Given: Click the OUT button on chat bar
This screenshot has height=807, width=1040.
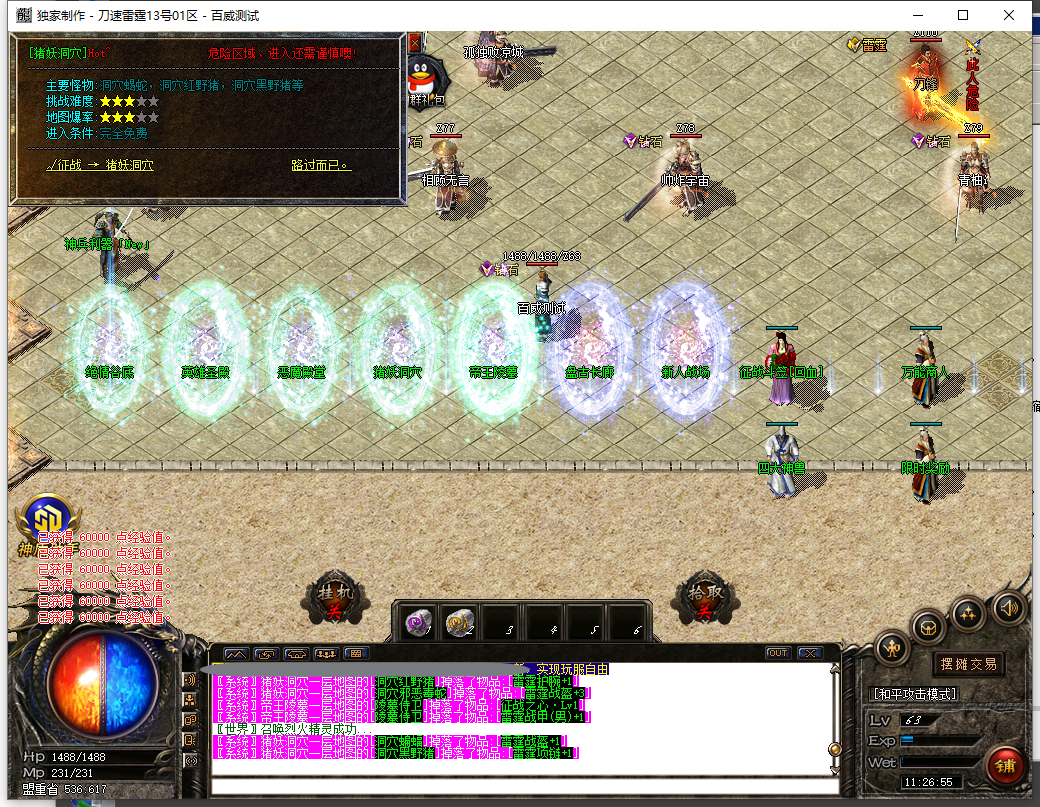Looking at the screenshot, I should click(778, 653).
